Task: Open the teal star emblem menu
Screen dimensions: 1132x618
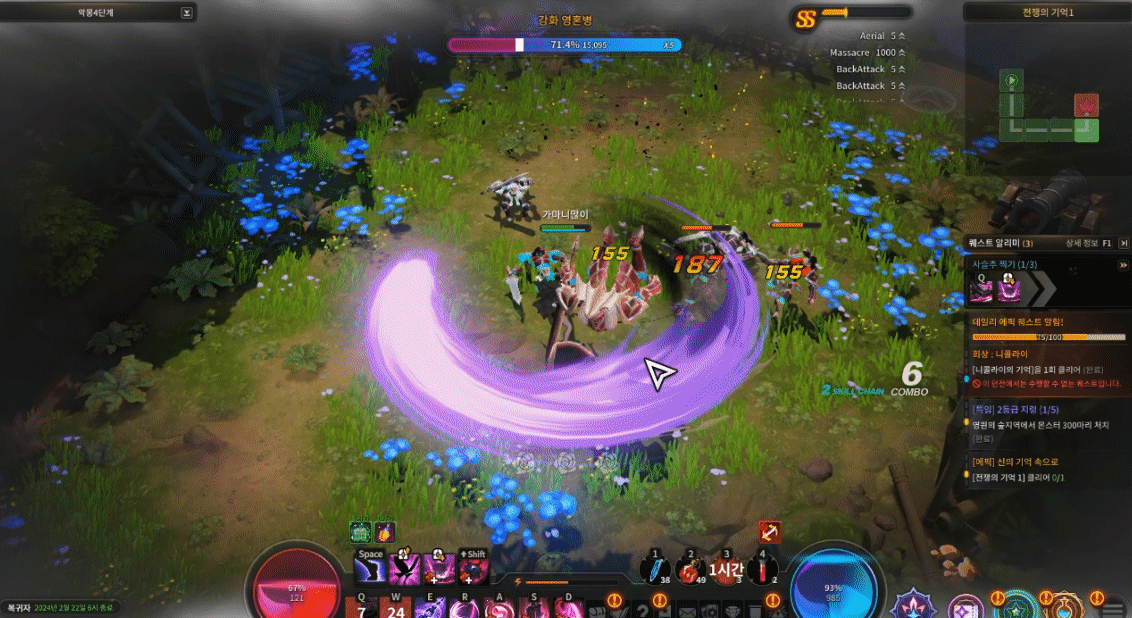Action: (x=1015, y=606)
